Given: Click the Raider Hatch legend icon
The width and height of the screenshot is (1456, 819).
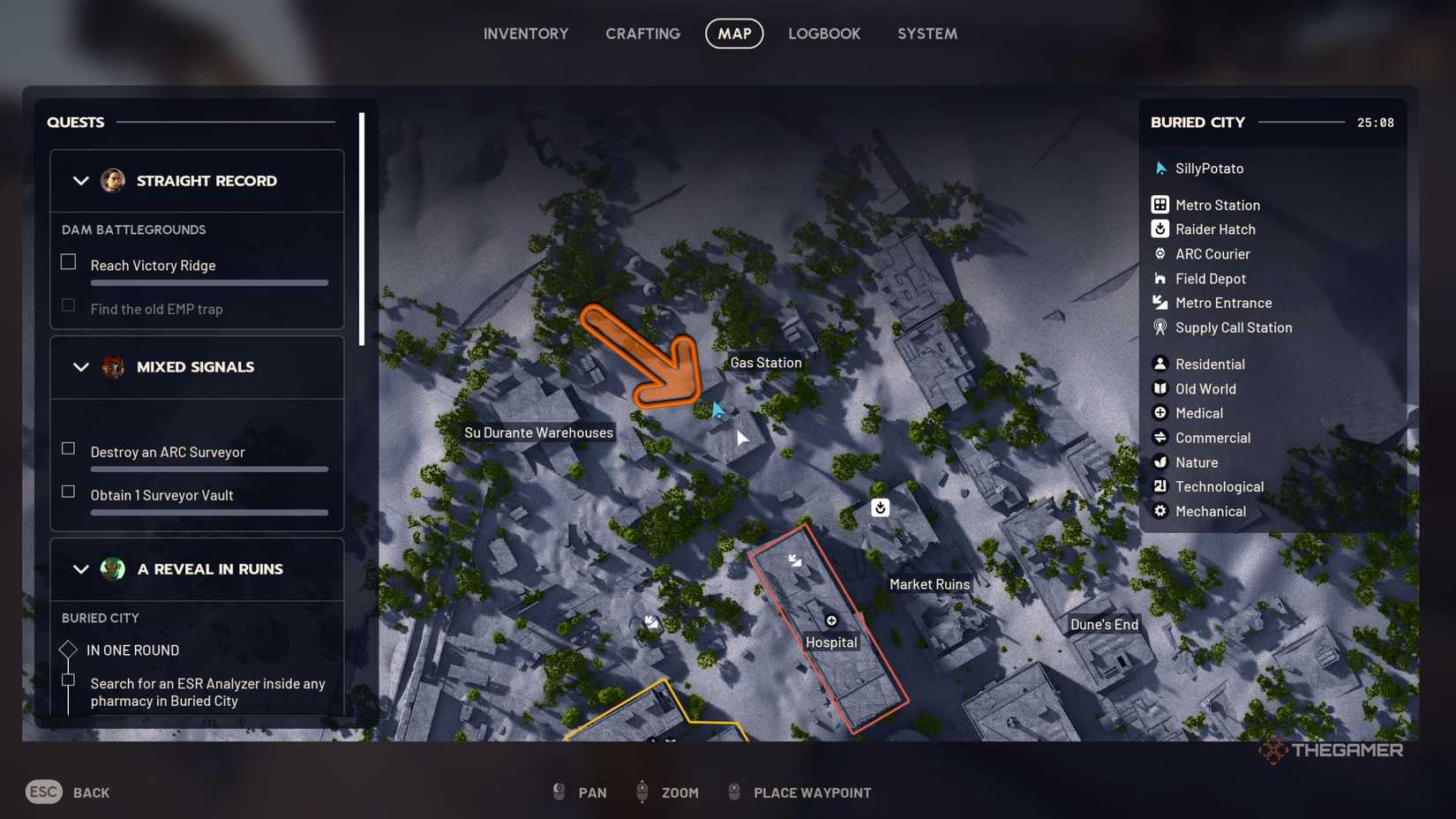Looking at the screenshot, I should (1159, 229).
